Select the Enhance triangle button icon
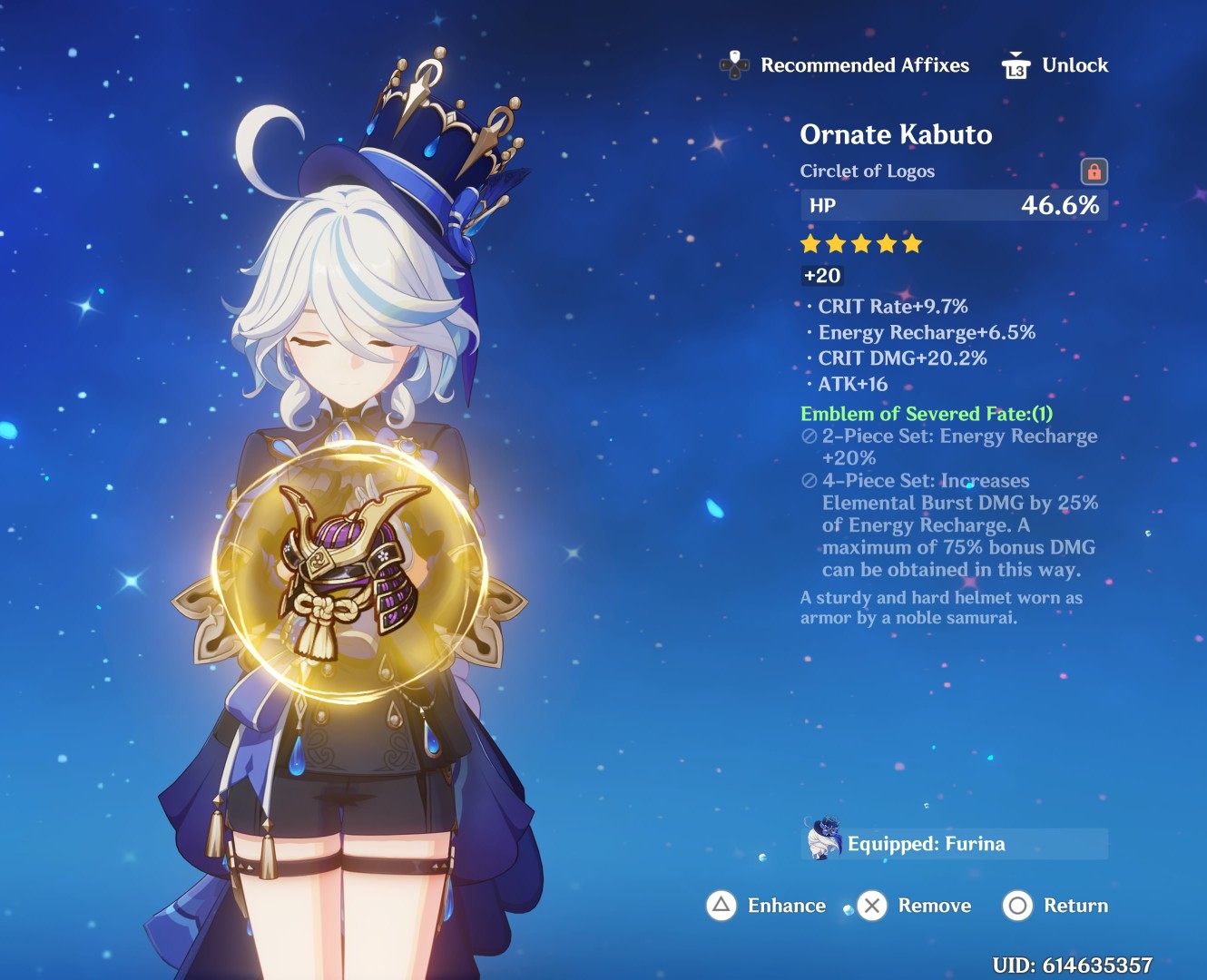 (720, 906)
